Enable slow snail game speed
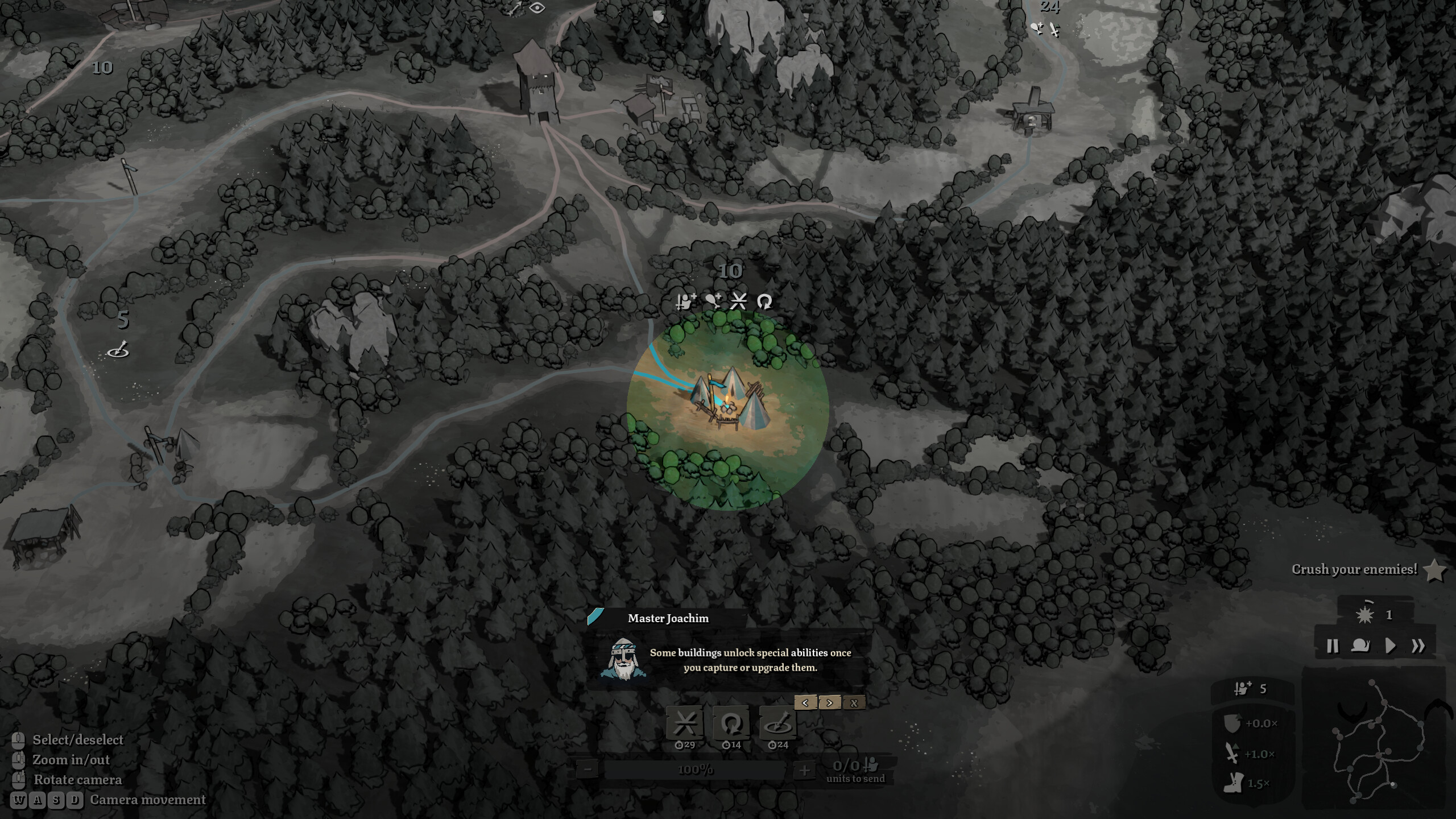This screenshot has width=1456, height=819. (x=1362, y=646)
